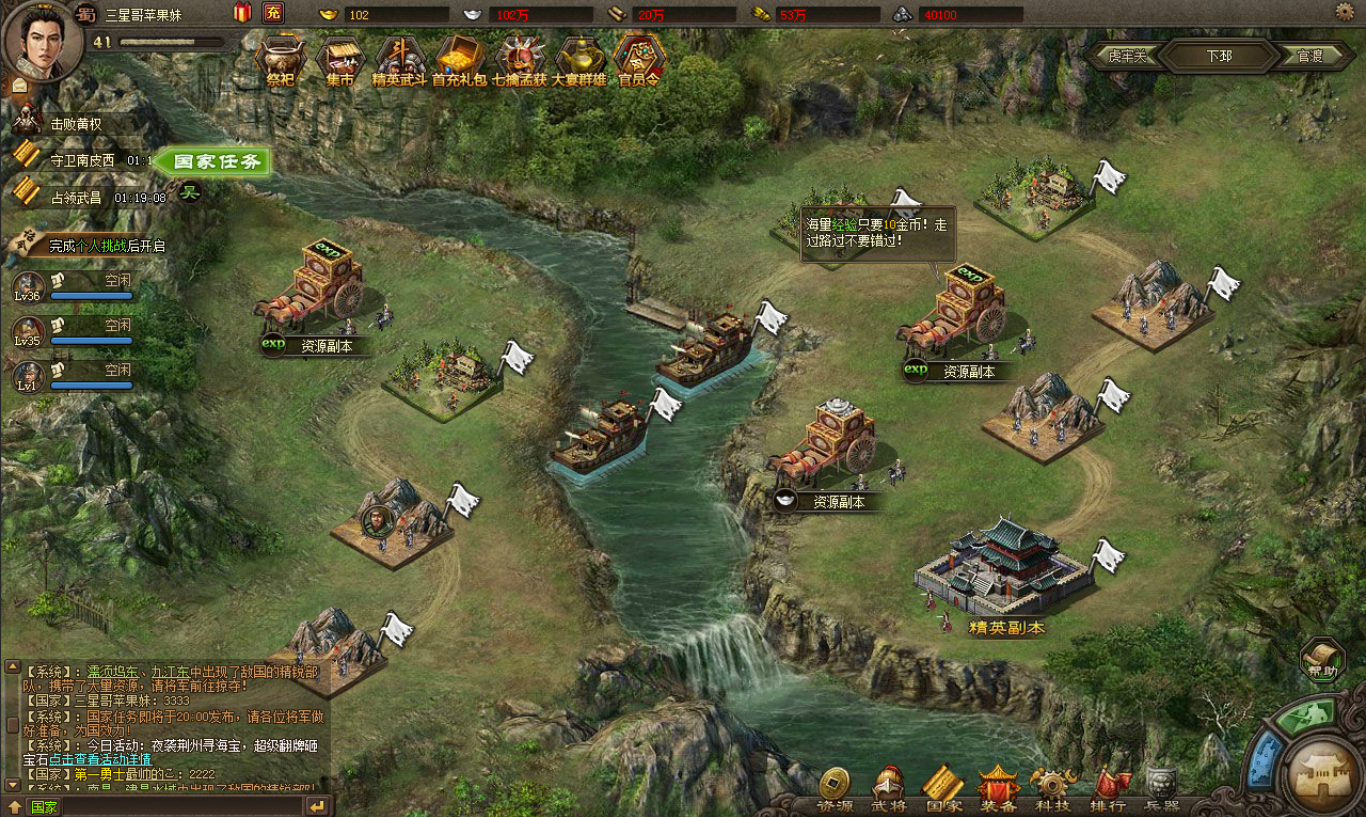This screenshot has height=817, width=1366.
Task: Click the chat text input box
Action: tap(182, 806)
